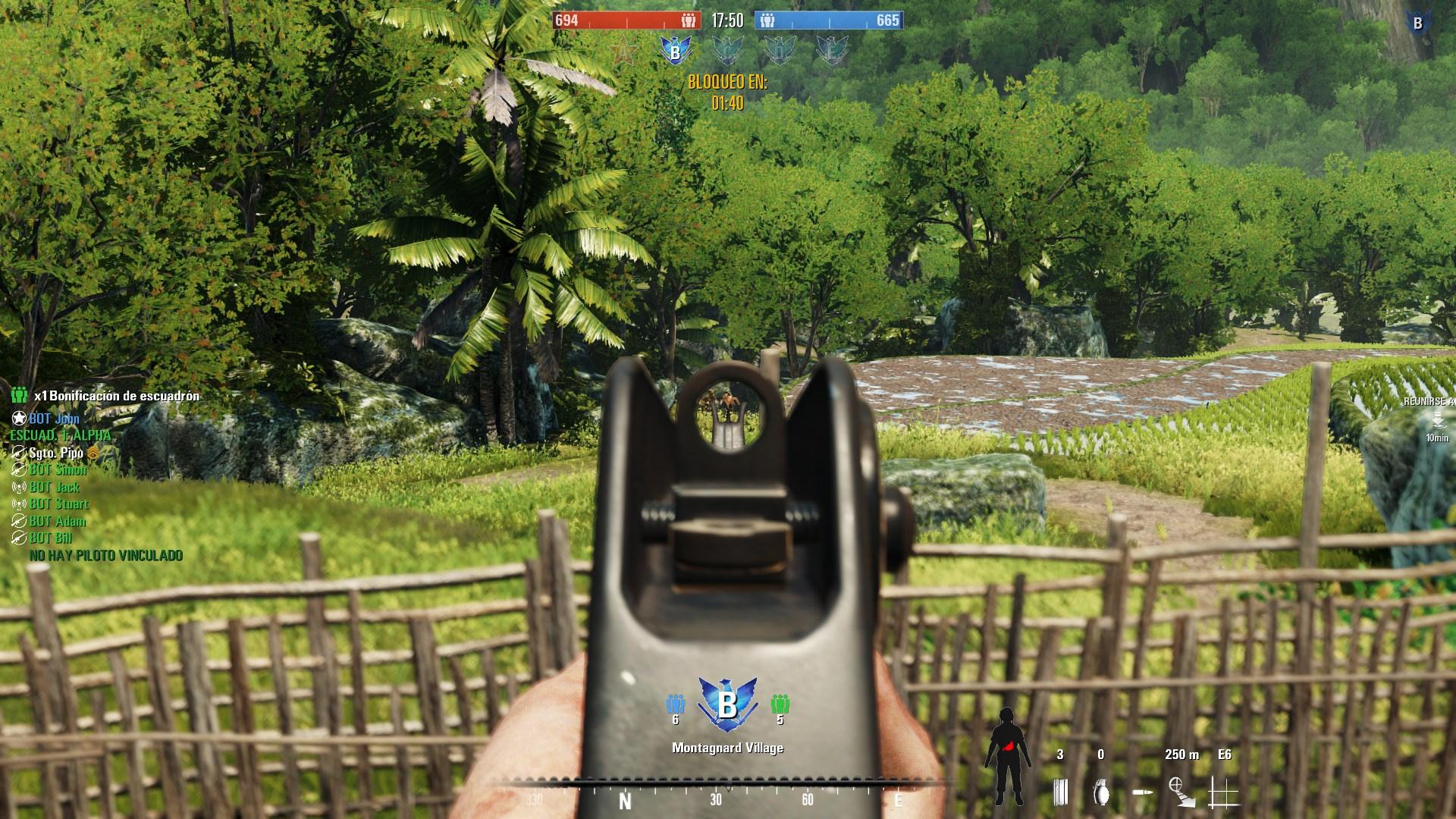This screenshot has height=819, width=1456.
Task: Select the faded objective C icon
Action: pos(728,50)
